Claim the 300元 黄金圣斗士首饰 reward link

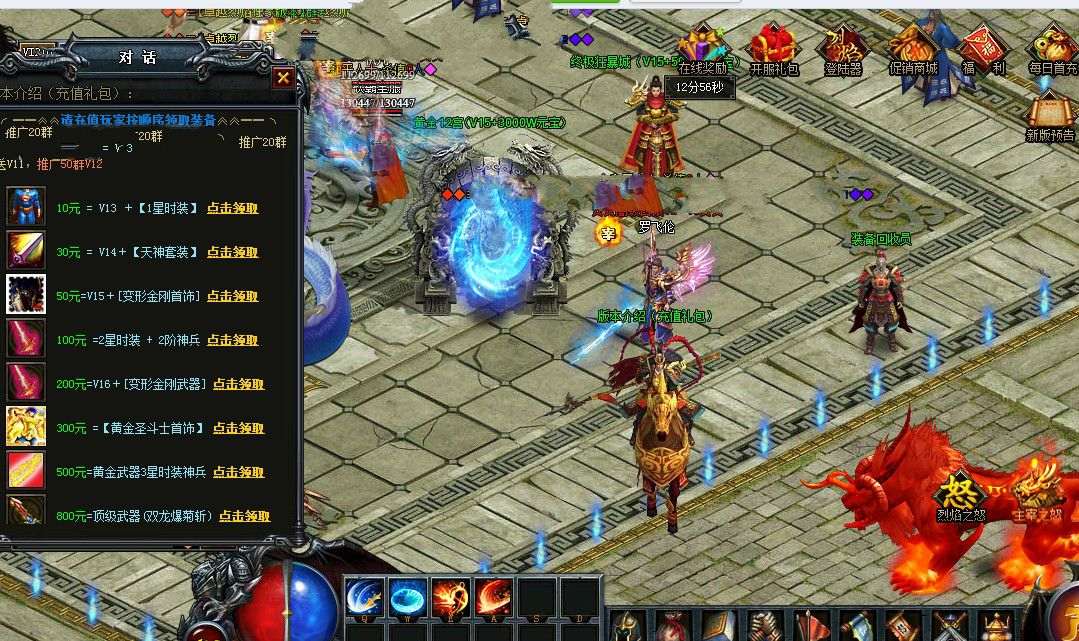(238, 428)
